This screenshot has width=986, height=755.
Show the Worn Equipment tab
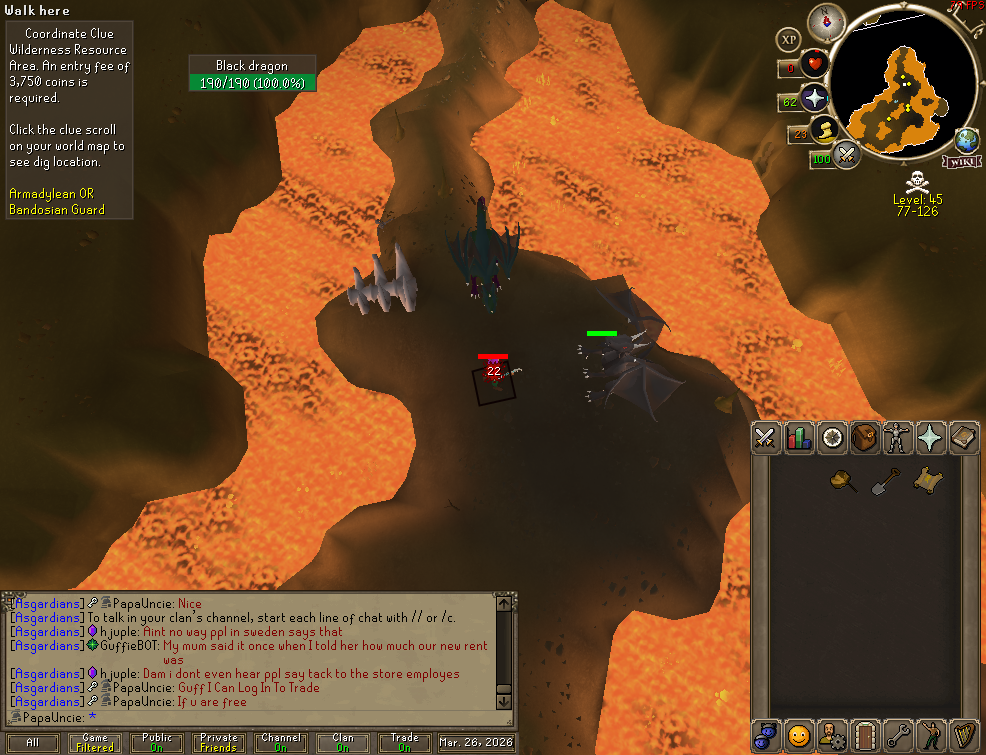click(898, 437)
